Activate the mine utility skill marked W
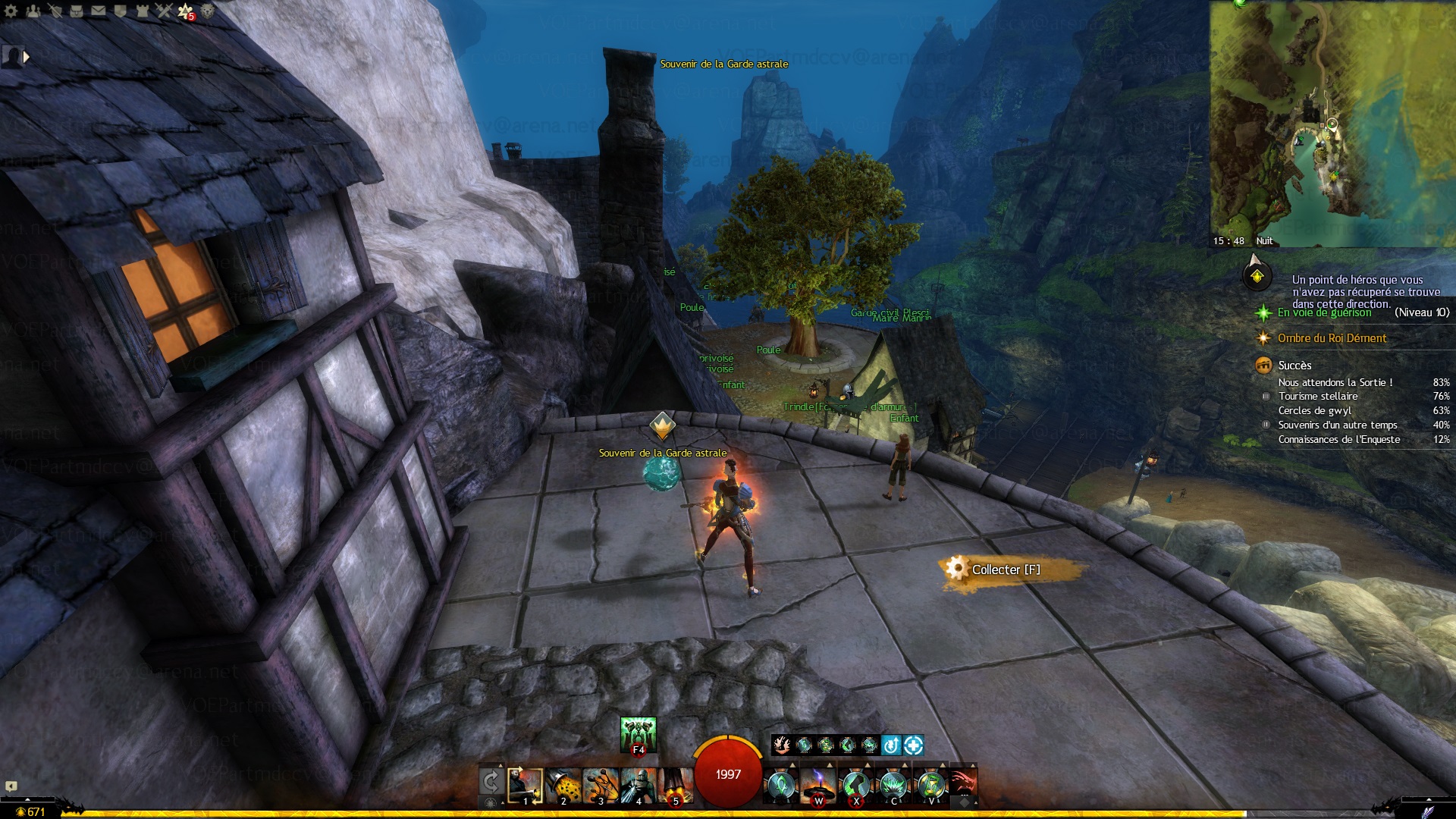1456x819 pixels. [818, 786]
